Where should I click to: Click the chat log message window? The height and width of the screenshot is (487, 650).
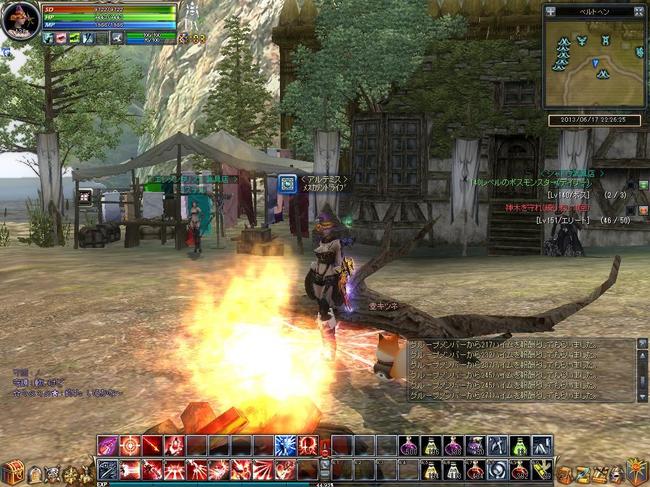click(520, 368)
